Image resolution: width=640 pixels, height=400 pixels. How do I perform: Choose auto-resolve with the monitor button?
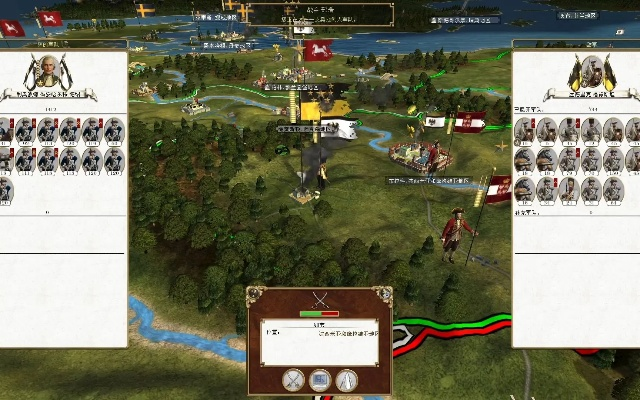(x=320, y=379)
